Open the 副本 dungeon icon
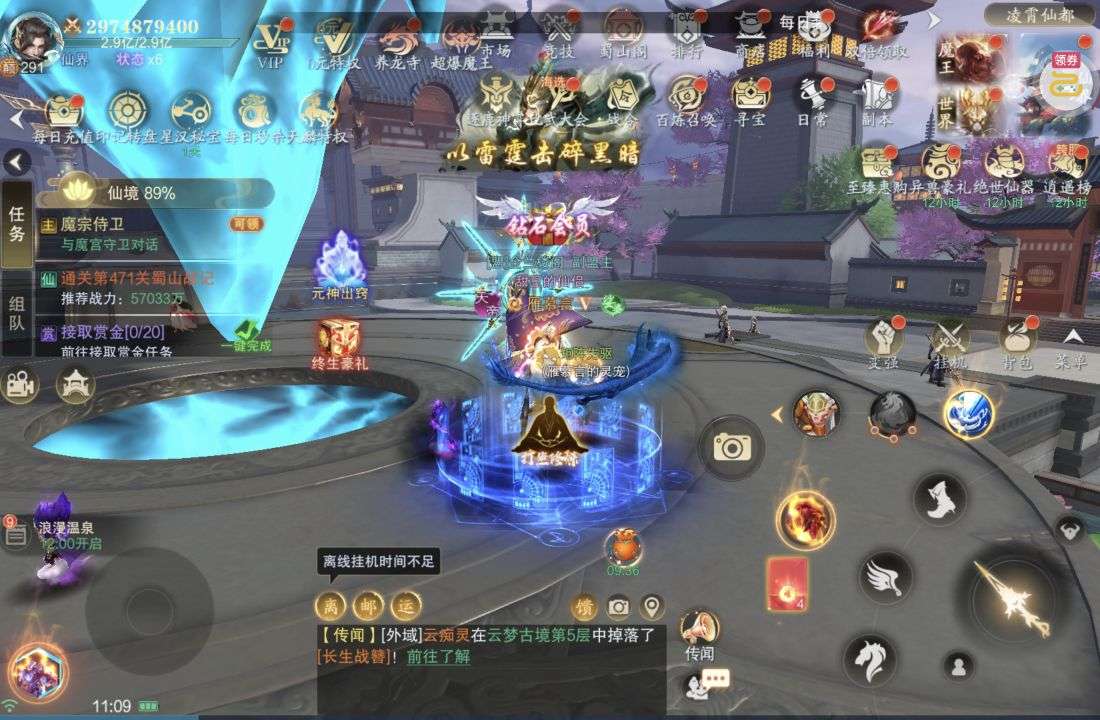This screenshot has width=1100, height=720. (877, 96)
